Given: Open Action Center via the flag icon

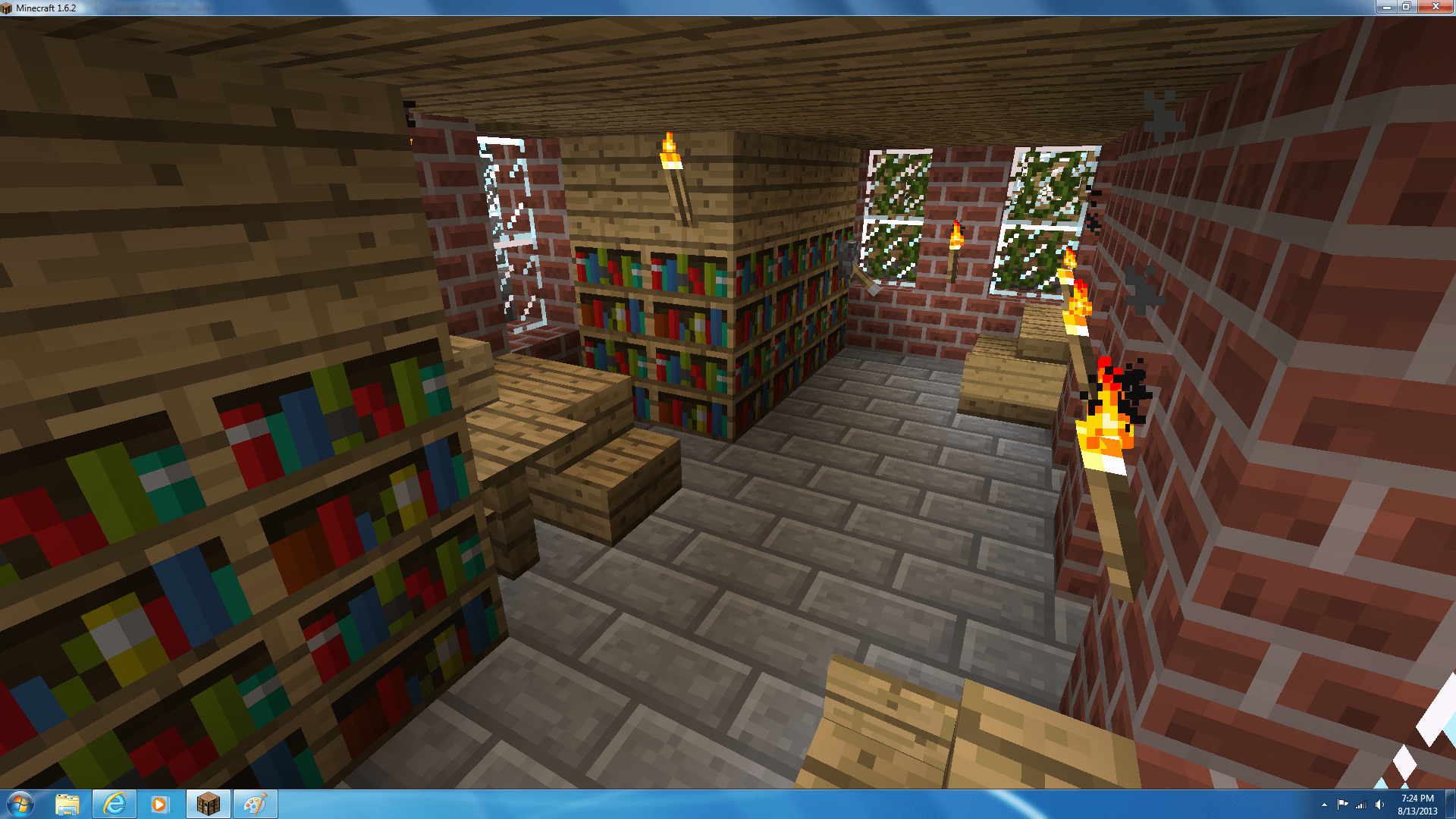Looking at the screenshot, I should [x=1342, y=803].
